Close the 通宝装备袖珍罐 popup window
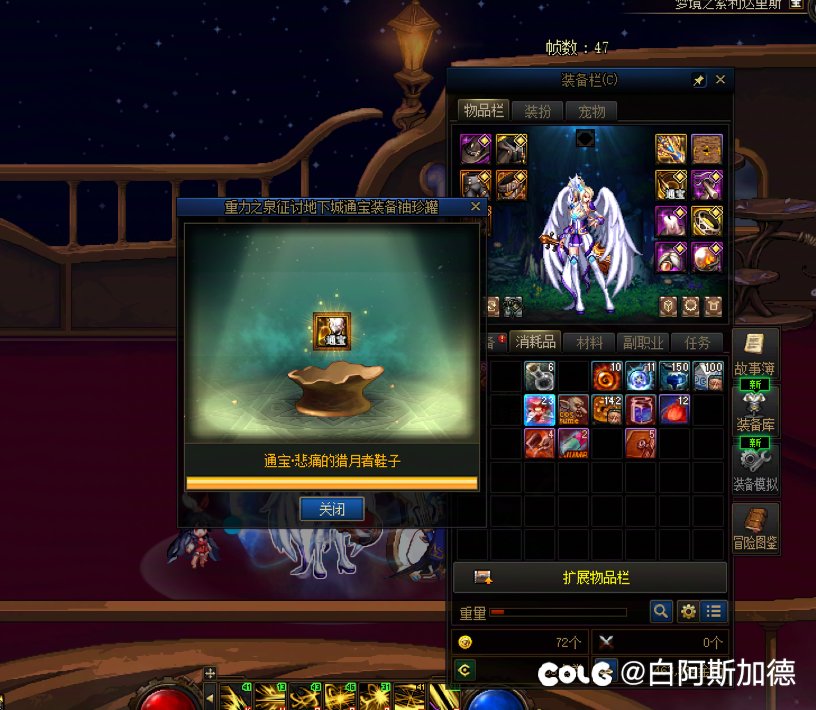Screen dimensions: 816x710 coord(476,207)
